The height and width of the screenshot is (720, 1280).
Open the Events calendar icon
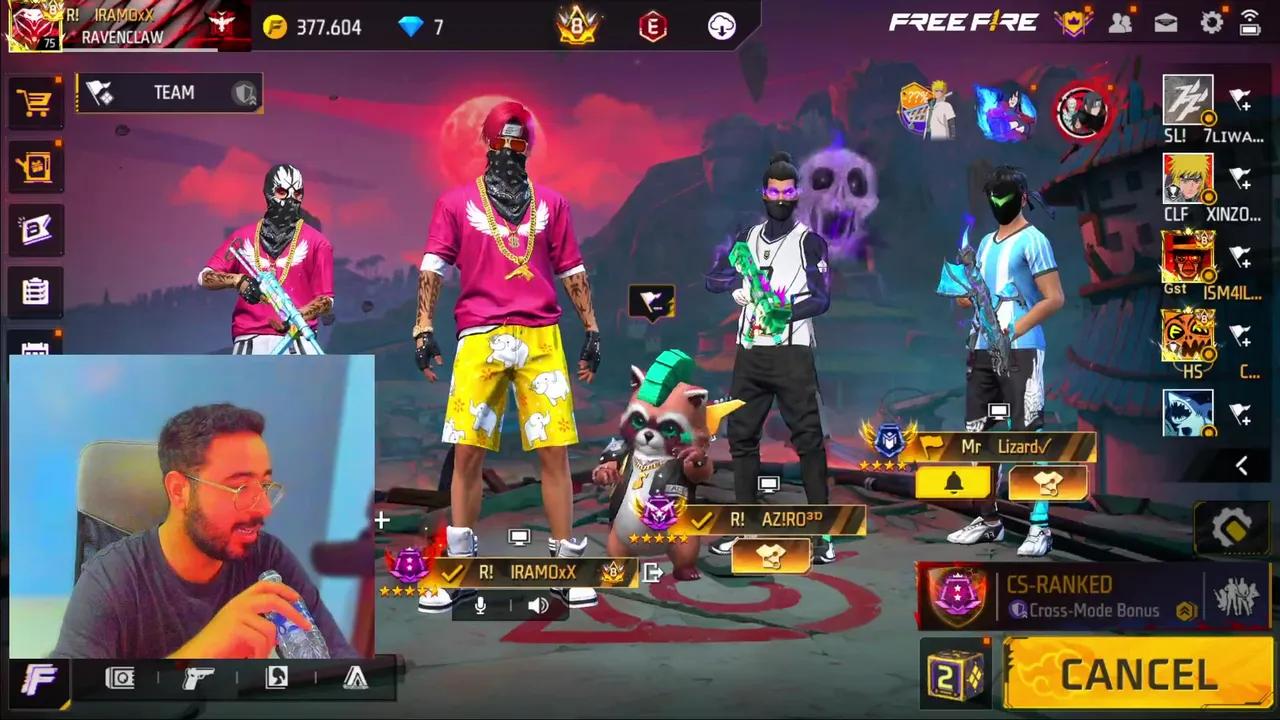[35, 350]
